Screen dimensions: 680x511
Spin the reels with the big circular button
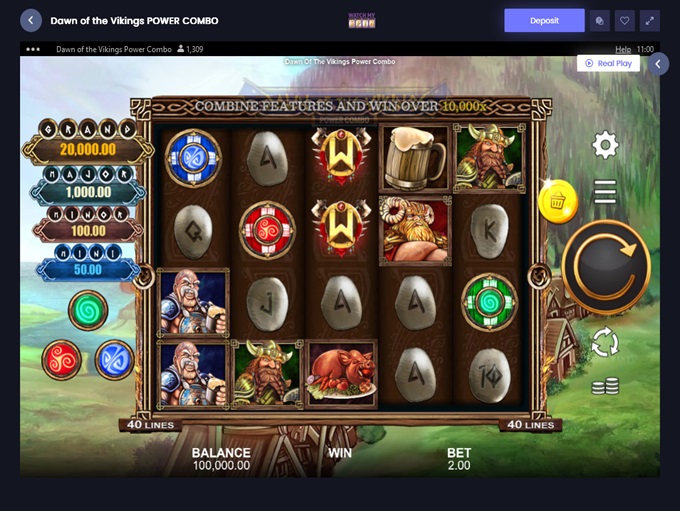pos(606,267)
